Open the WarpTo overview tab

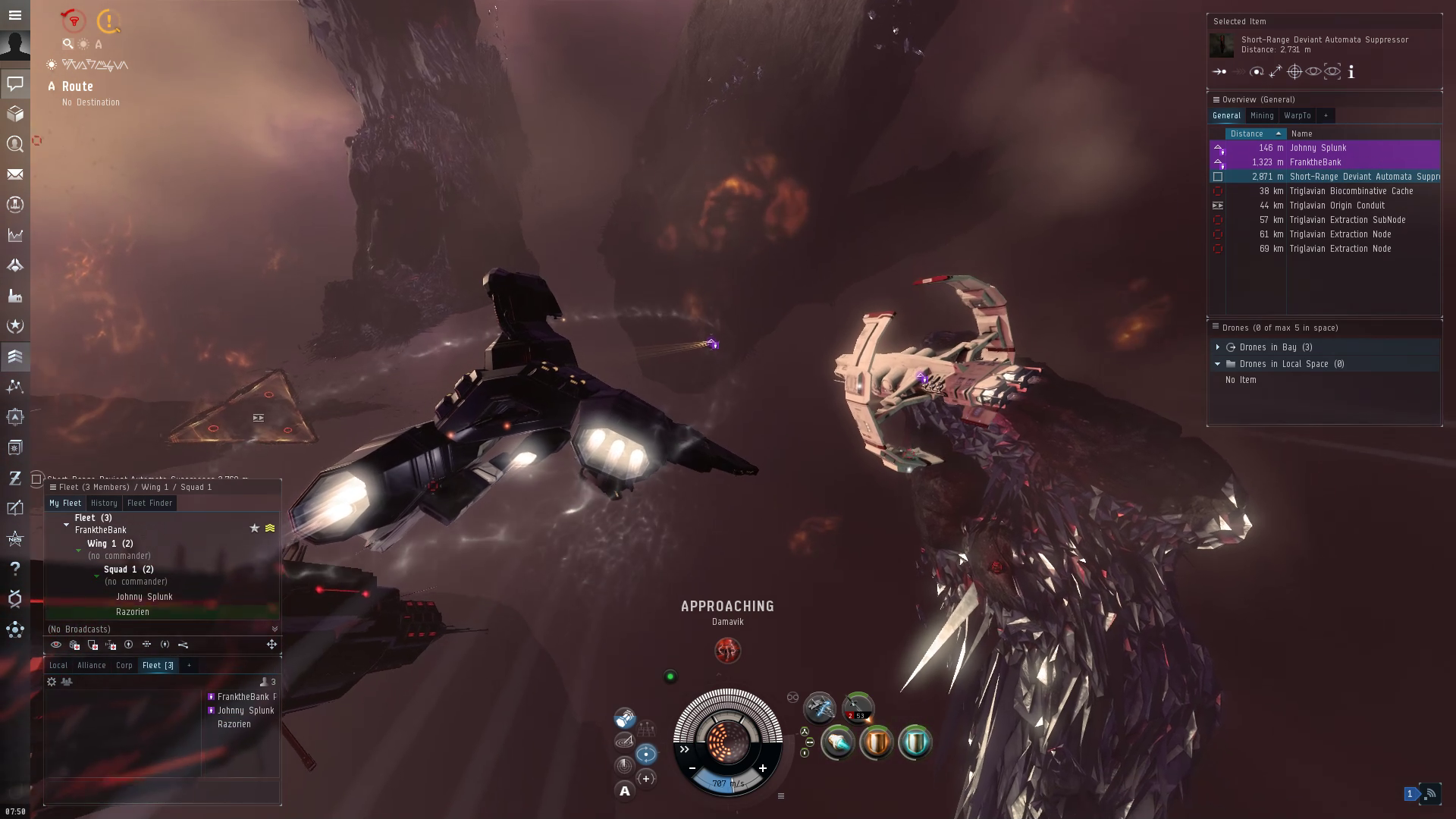[1297, 116]
